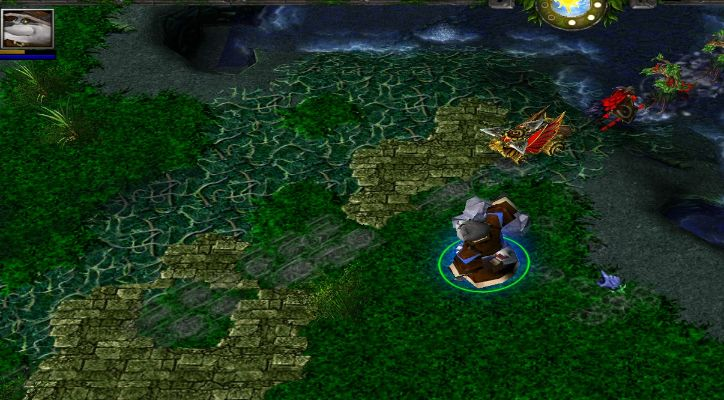
Task: Select the hero portrait icon
Action: coord(27,29)
